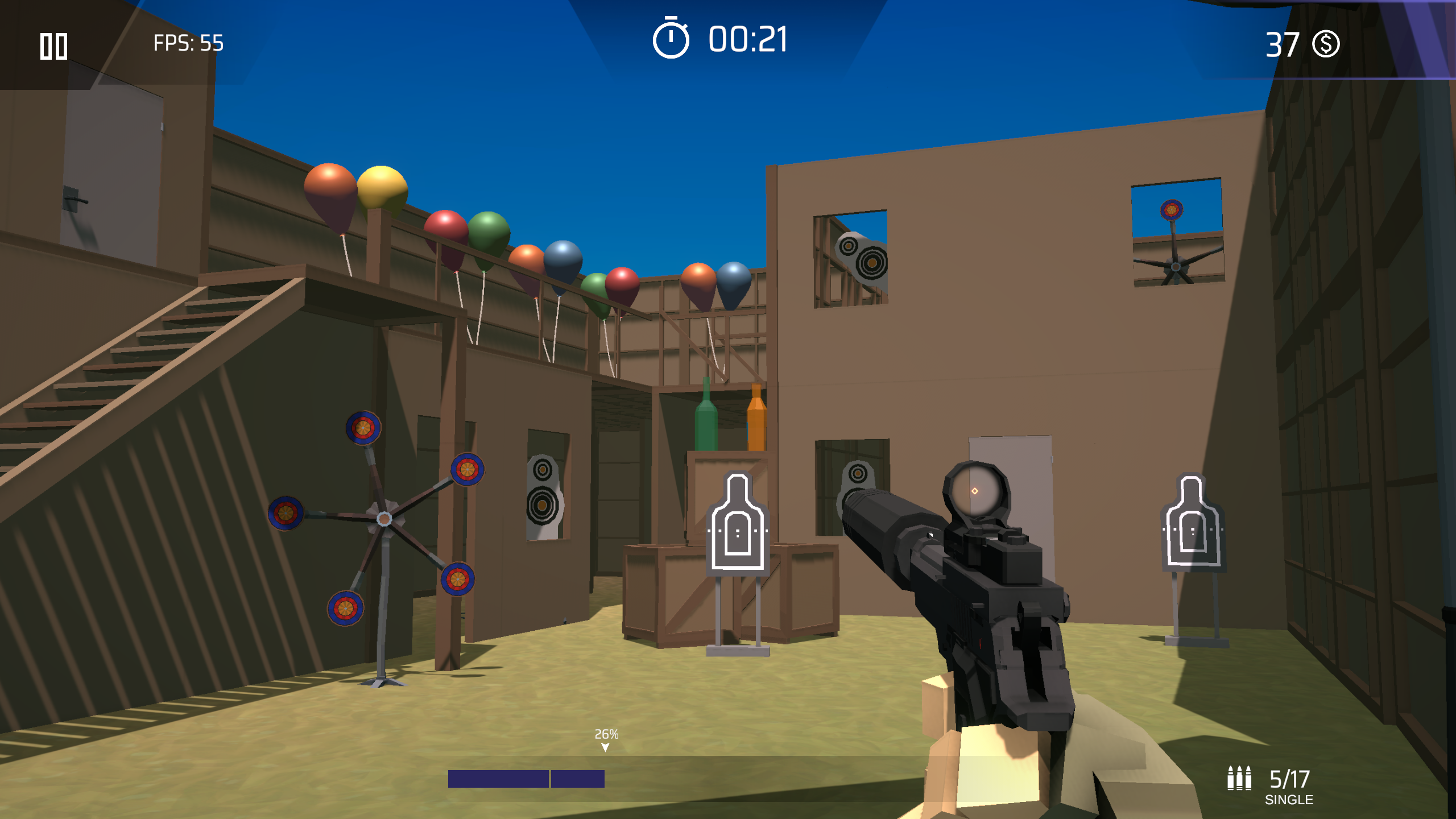Click the 00:21 countdown display
The image size is (1456, 819).
coord(747,40)
